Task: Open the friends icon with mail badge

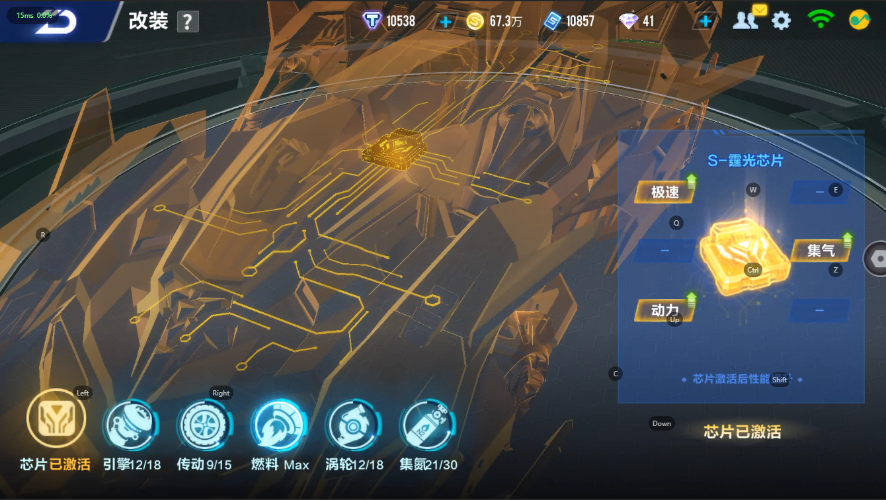Action: point(746,19)
